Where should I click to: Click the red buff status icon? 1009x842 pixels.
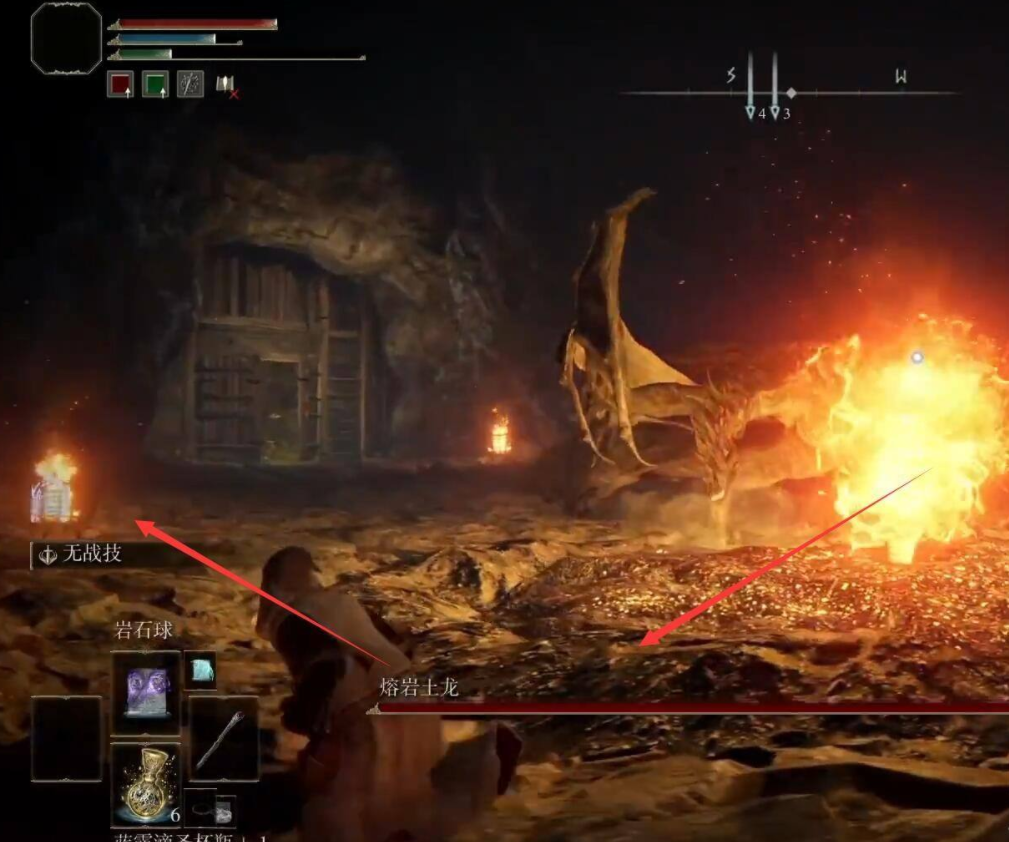click(x=120, y=85)
